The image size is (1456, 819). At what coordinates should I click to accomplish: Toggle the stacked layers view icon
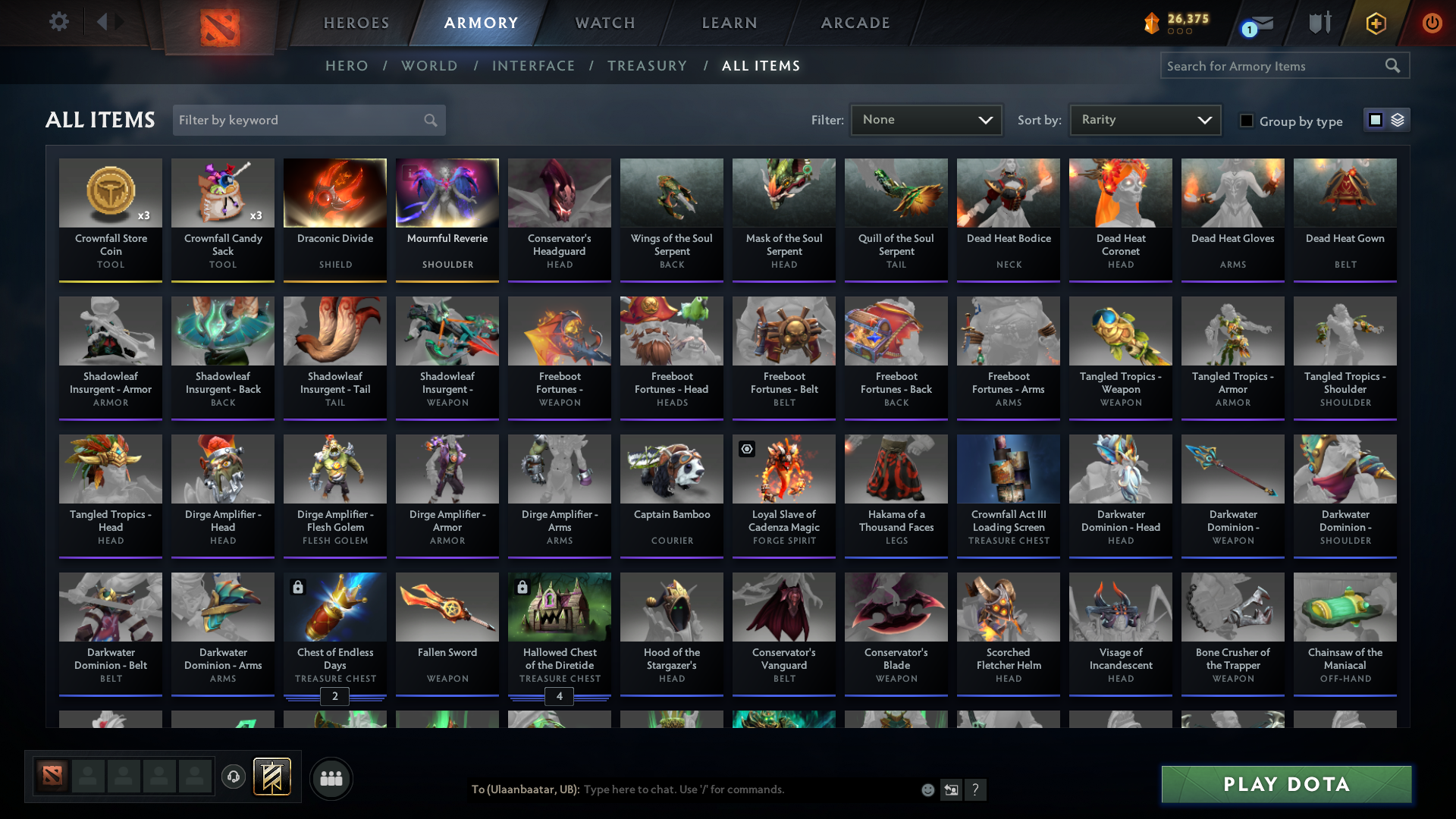click(x=1398, y=119)
